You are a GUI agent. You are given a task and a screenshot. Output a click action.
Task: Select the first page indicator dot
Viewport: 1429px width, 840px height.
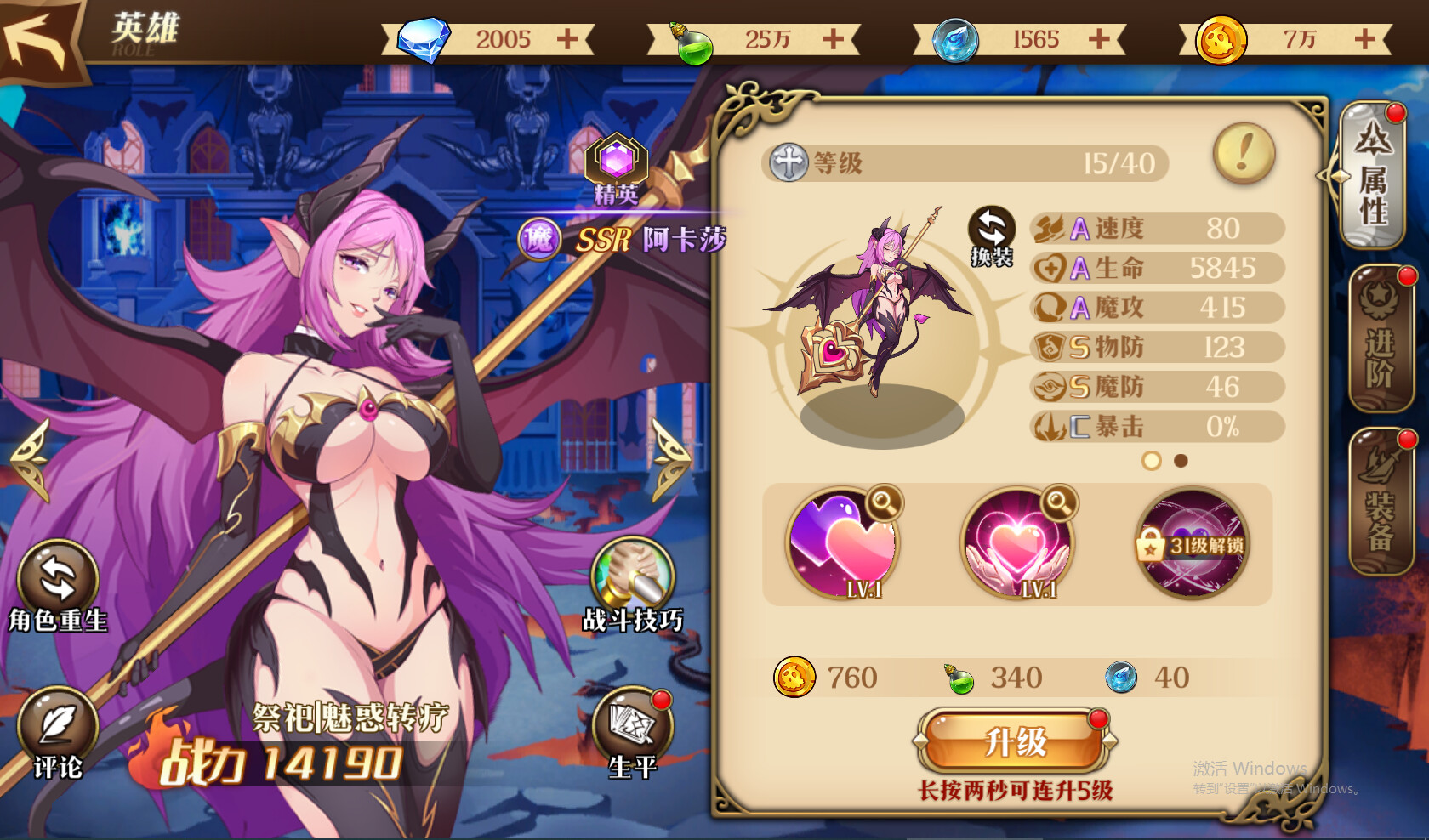pos(1153,462)
